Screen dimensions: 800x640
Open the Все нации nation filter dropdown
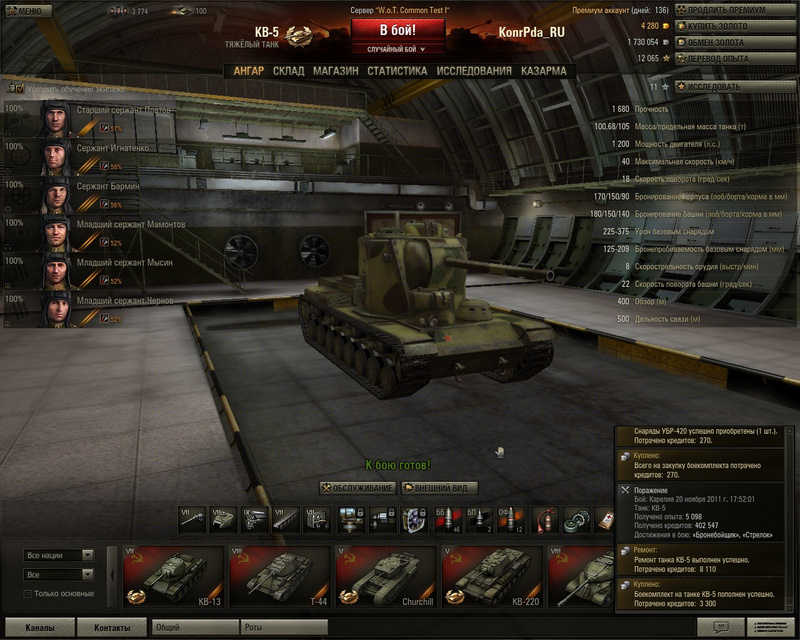[59, 555]
